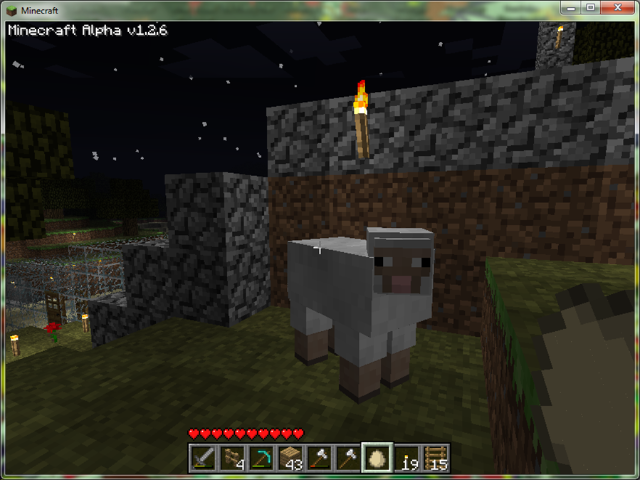640x480 pixels.
Task: Select the sword in the hotbar
Action: coord(204,458)
